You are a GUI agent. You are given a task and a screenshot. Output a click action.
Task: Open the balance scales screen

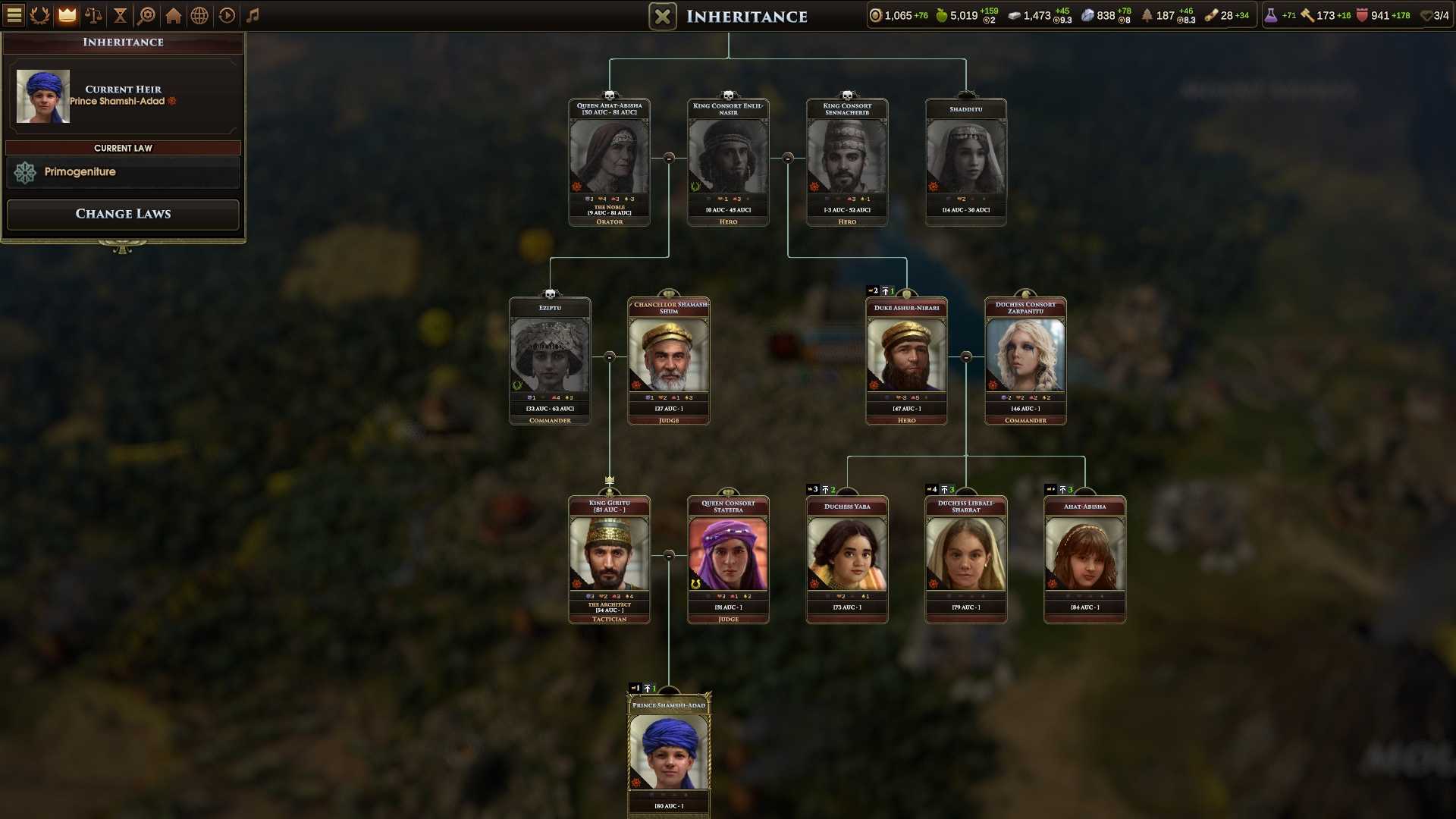[x=93, y=15]
